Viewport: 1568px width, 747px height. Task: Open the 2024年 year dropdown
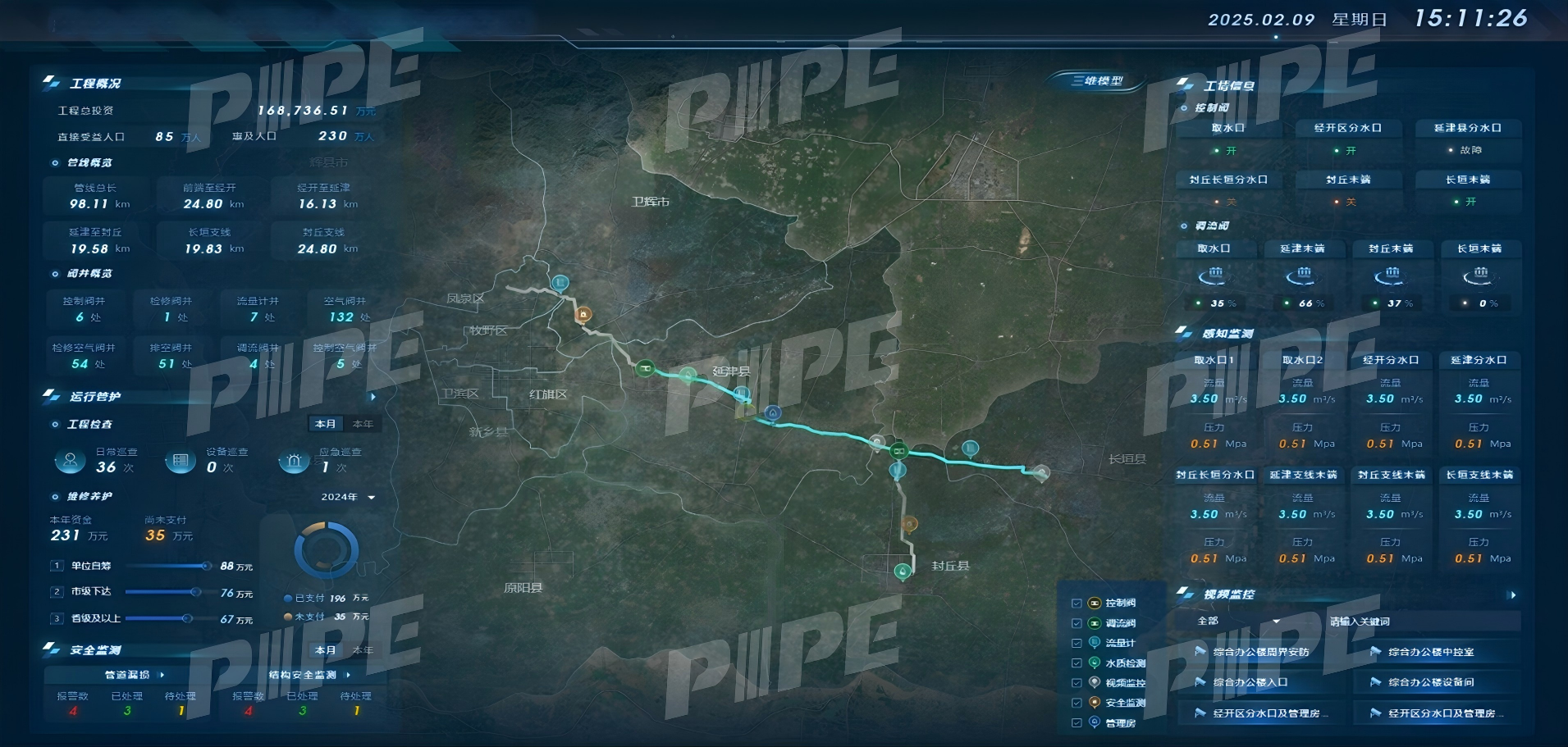tap(349, 497)
